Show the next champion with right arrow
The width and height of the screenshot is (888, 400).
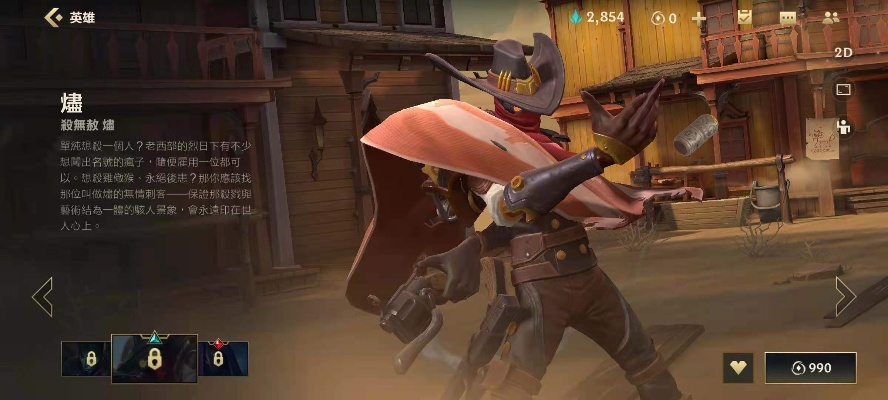[x=845, y=297]
